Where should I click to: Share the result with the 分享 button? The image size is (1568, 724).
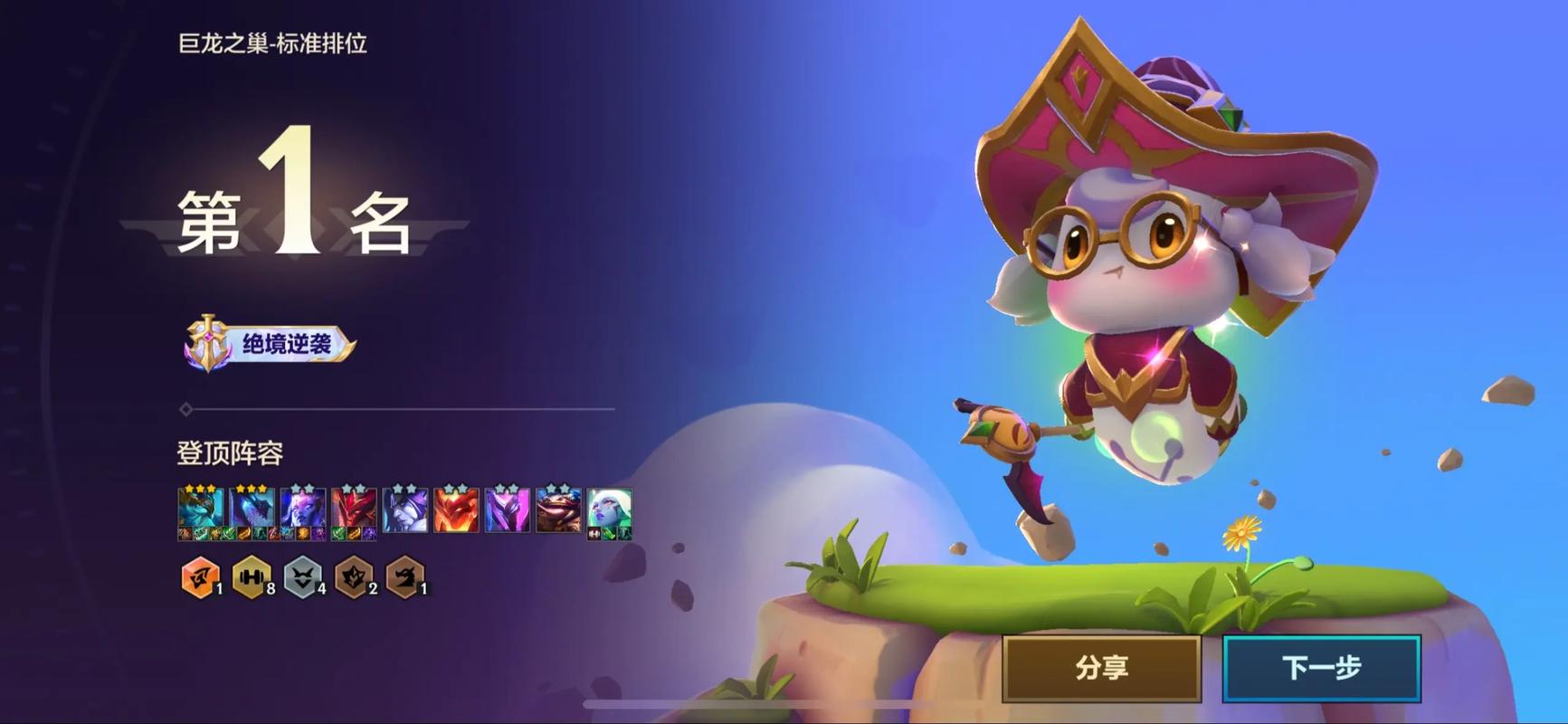click(x=1101, y=668)
